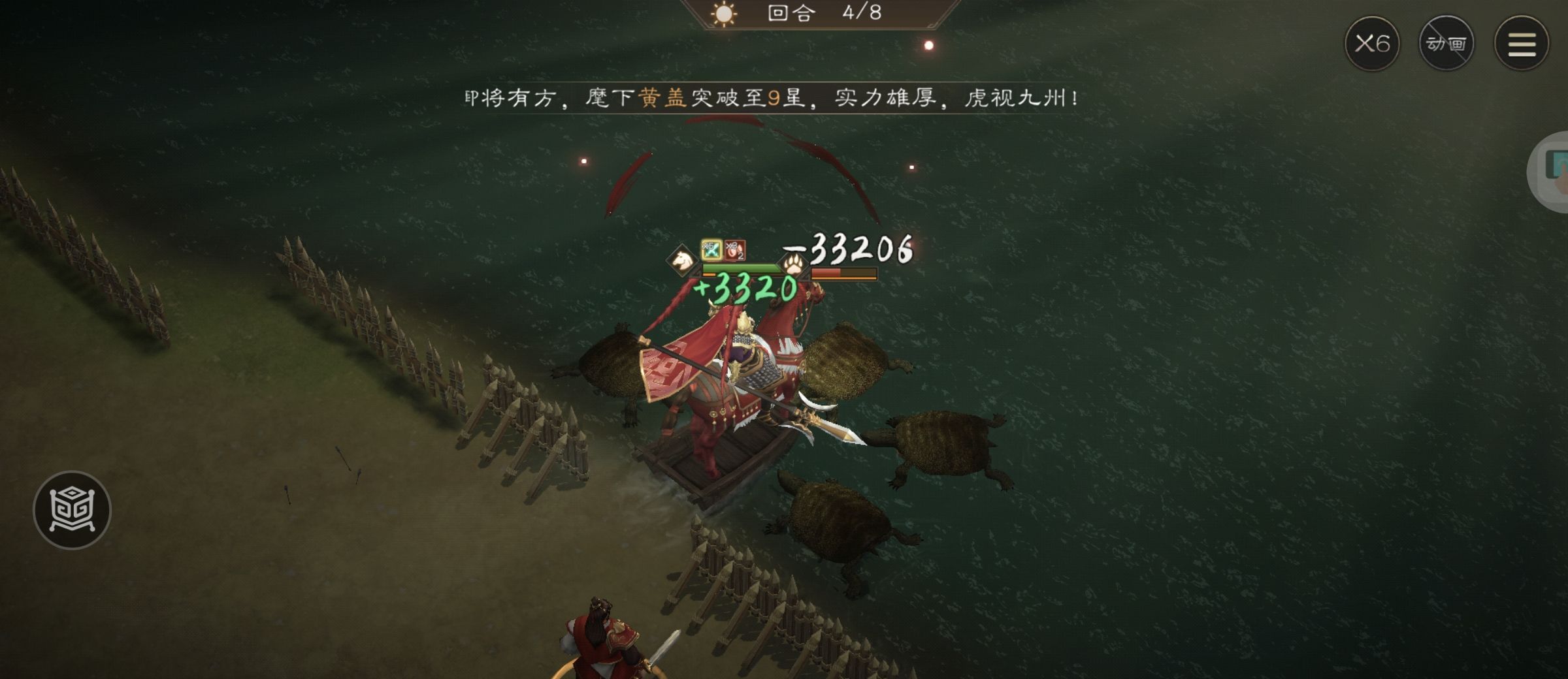Tap the red debuff icon with 2 stacks
Image resolution: width=1568 pixels, height=679 pixels.
(x=735, y=251)
